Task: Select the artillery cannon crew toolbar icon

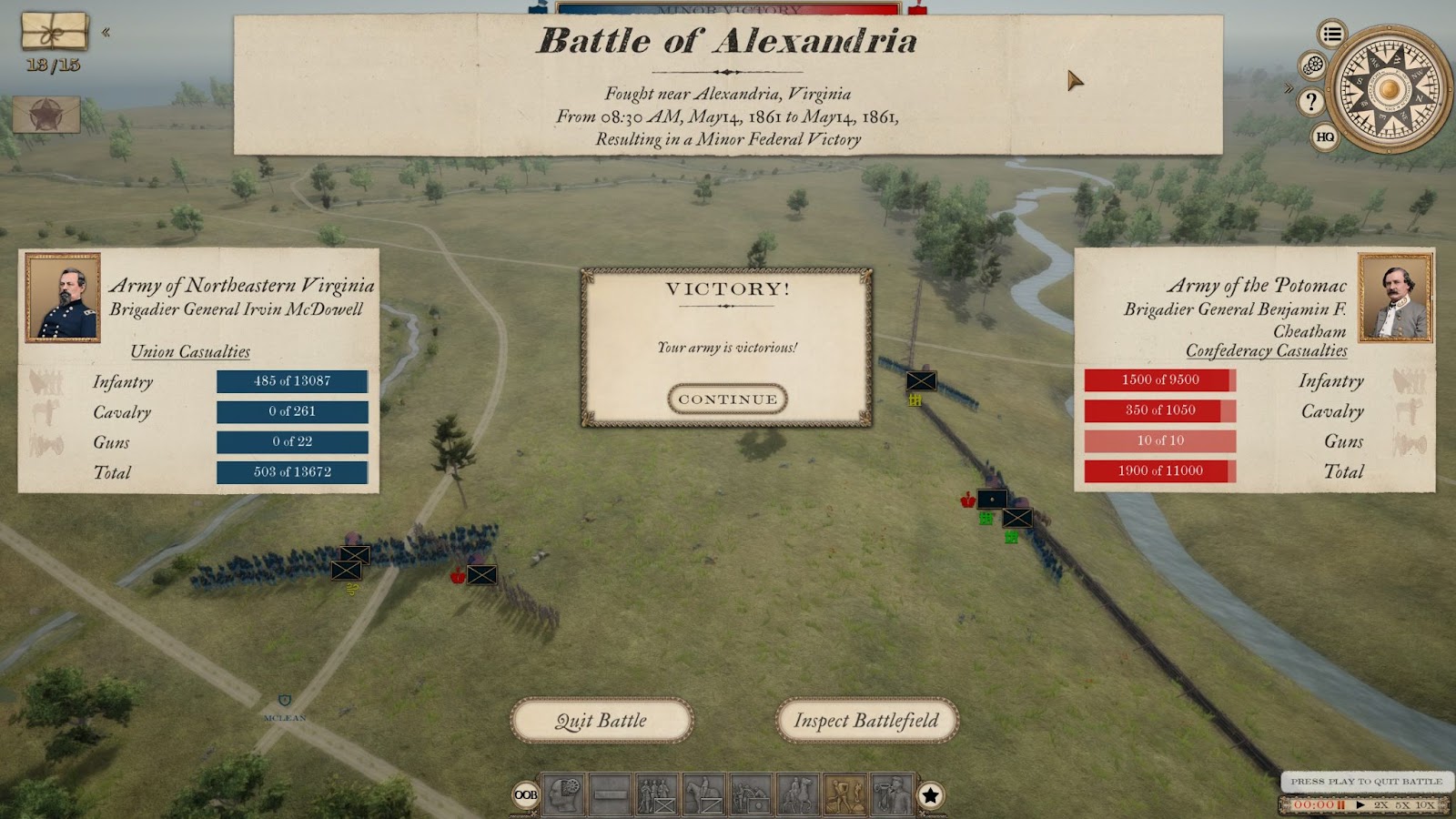Action: (x=751, y=795)
